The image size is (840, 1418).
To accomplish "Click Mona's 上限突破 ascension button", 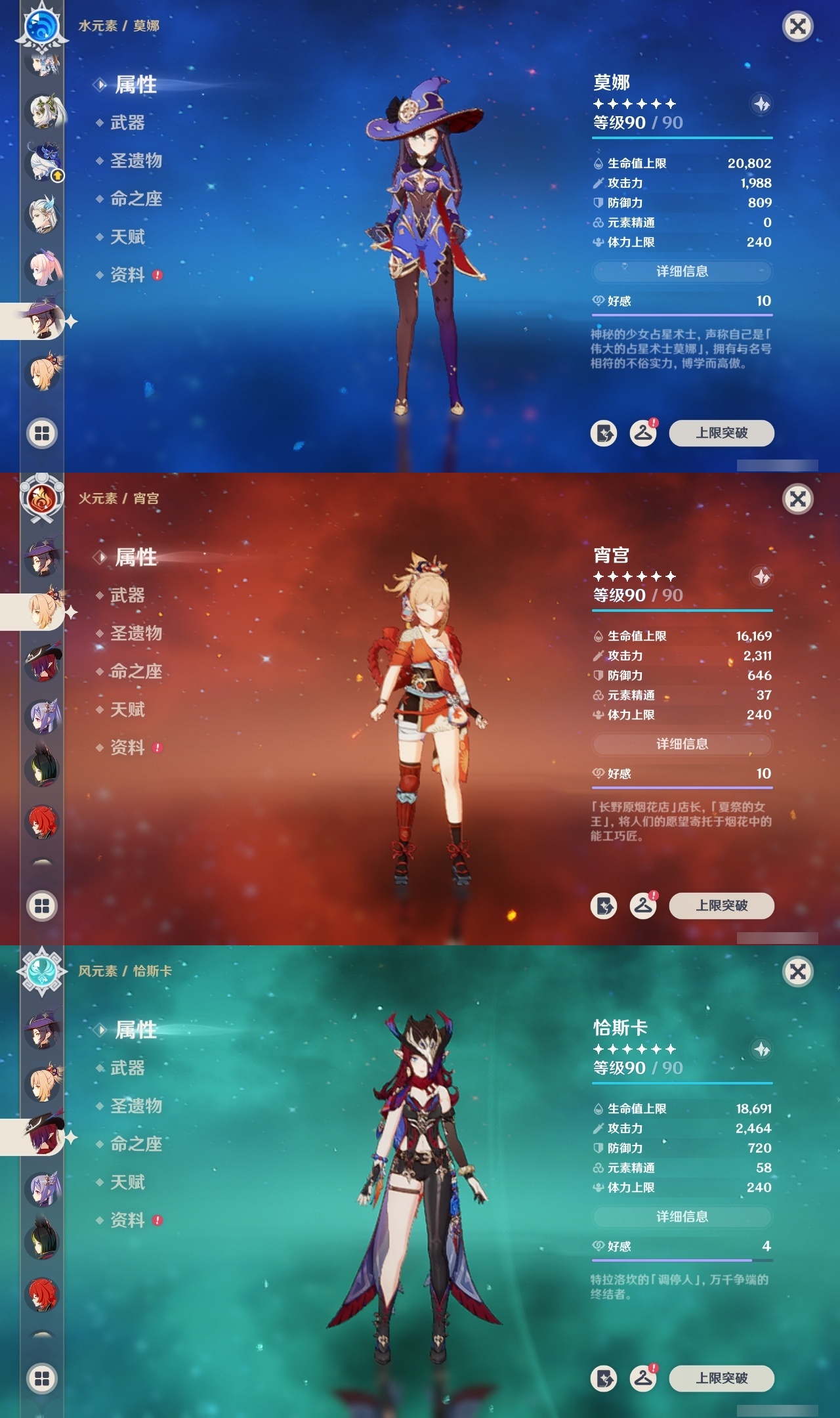I will [721, 433].
